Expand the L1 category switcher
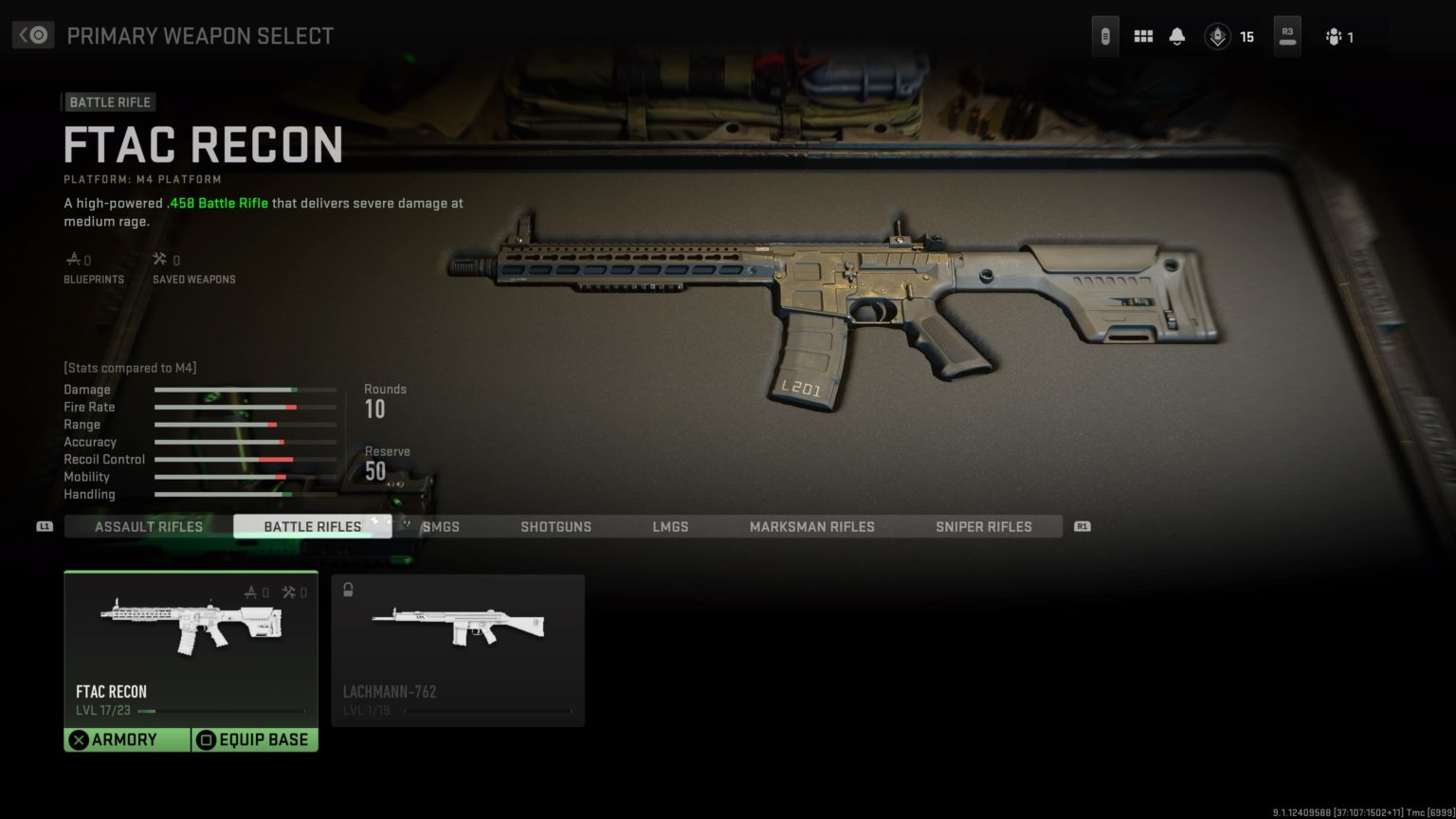This screenshot has height=819, width=1456. [x=45, y=526]
